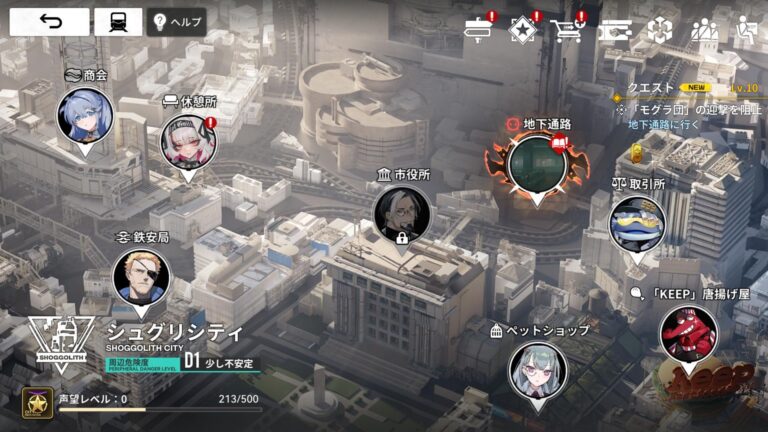The height and width of the screenshot is (432, 768).
Task: Open the 取引所 exchange marker
Action: [637, 222]
